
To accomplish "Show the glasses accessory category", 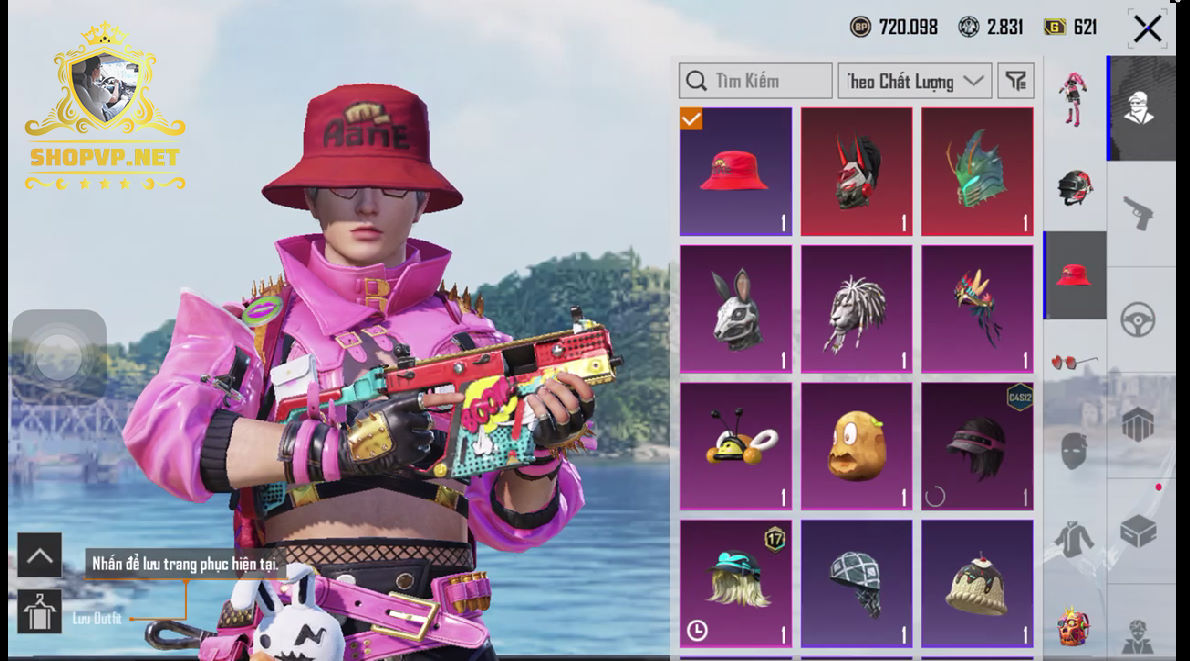I will (1075, 362).
